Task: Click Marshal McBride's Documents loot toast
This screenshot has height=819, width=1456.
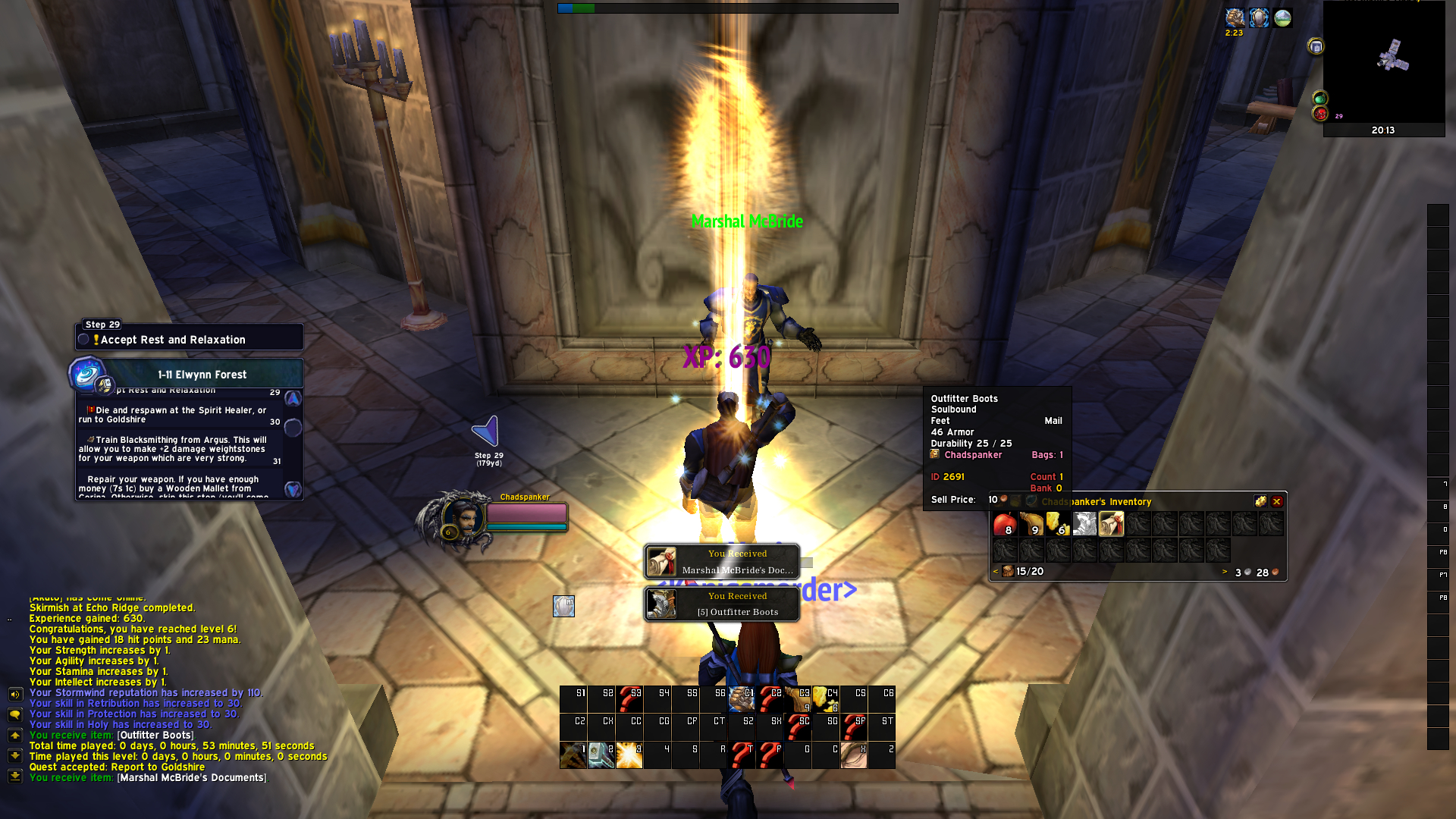Action: pyautogui.click(x=722, y=562)
